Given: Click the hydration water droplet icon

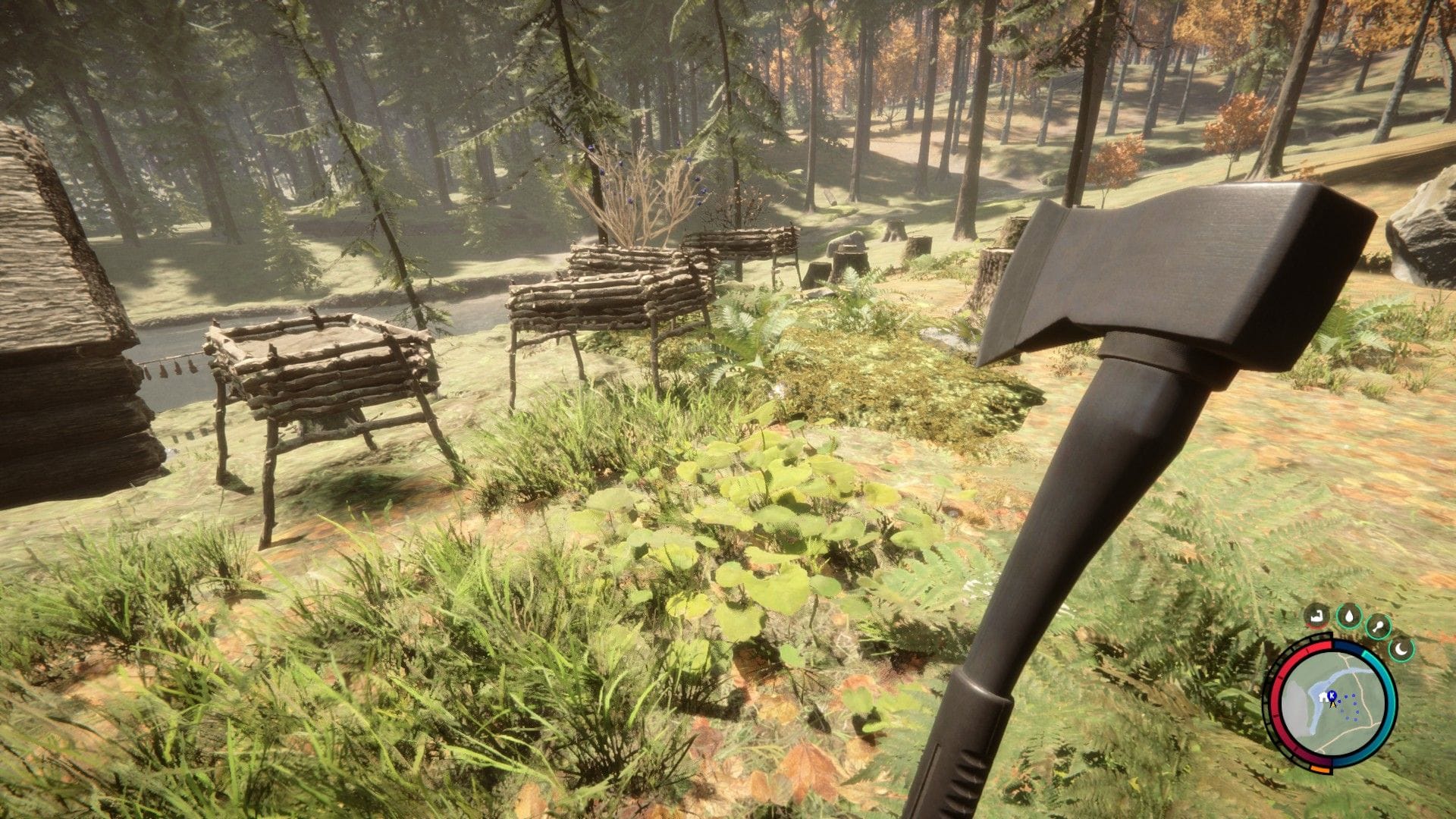Looking at the screenshot, I should point(1348,618).
